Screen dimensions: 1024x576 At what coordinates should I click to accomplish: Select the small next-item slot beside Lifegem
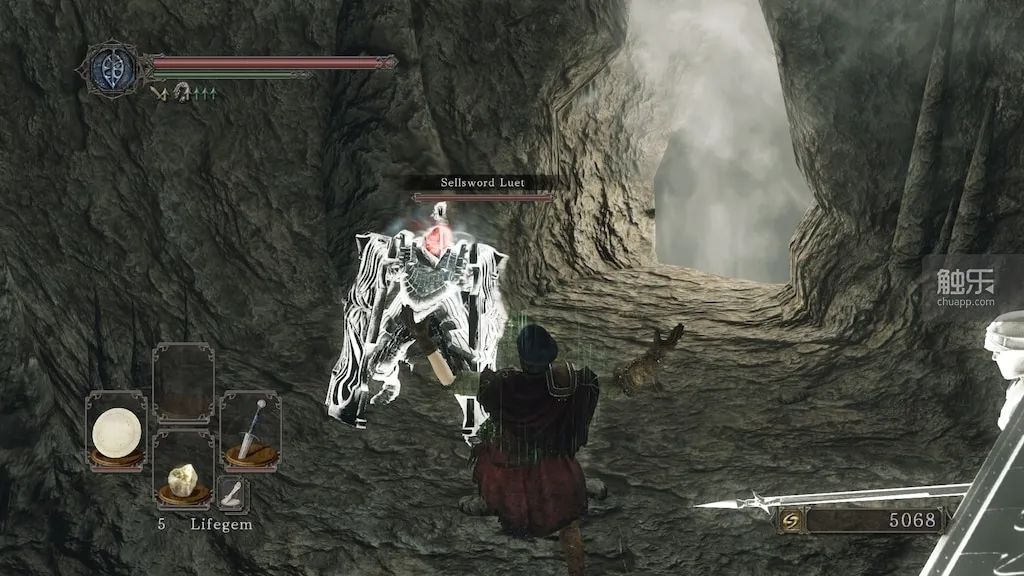(x=232, y=493)
